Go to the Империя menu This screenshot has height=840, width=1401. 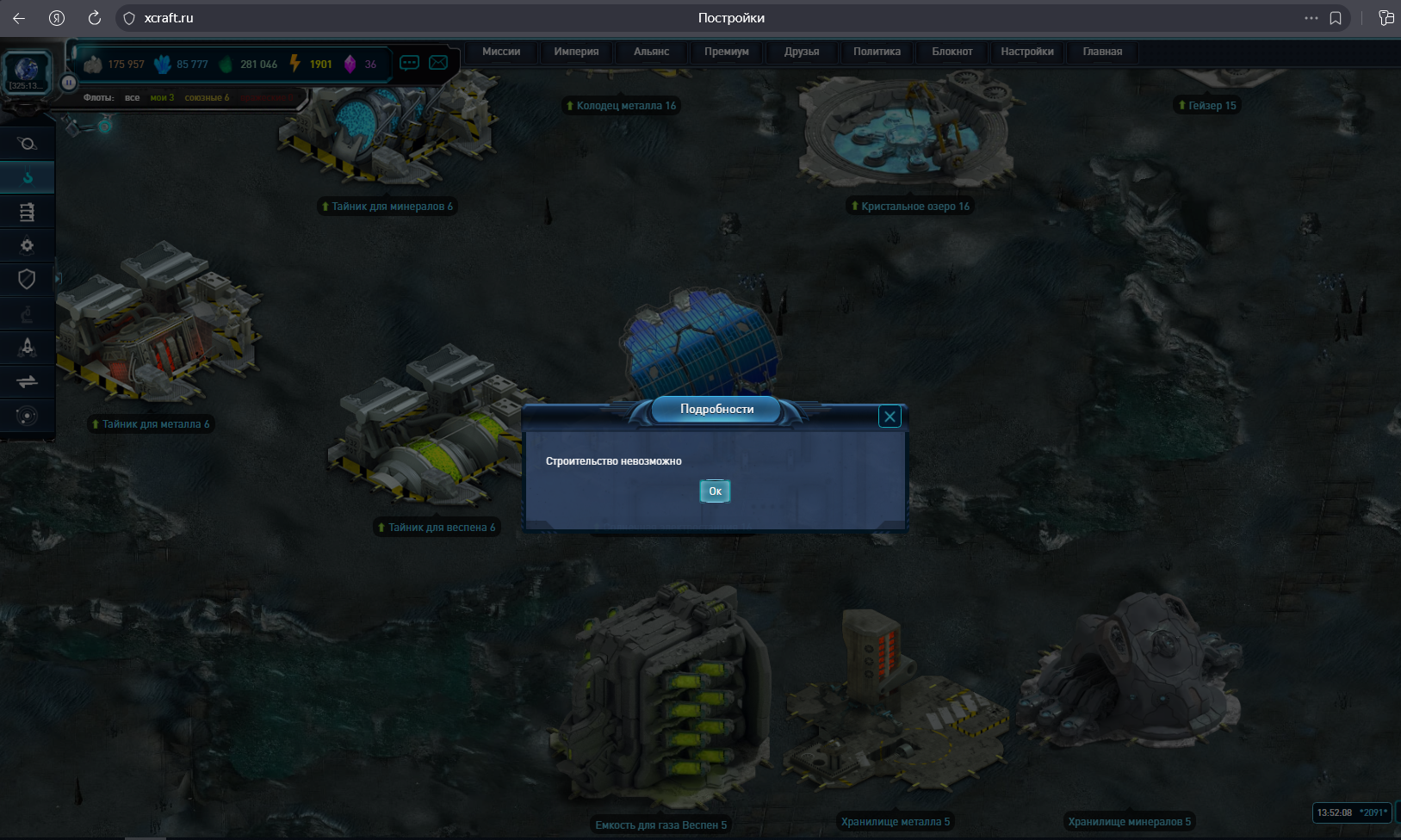click(576, 52)
